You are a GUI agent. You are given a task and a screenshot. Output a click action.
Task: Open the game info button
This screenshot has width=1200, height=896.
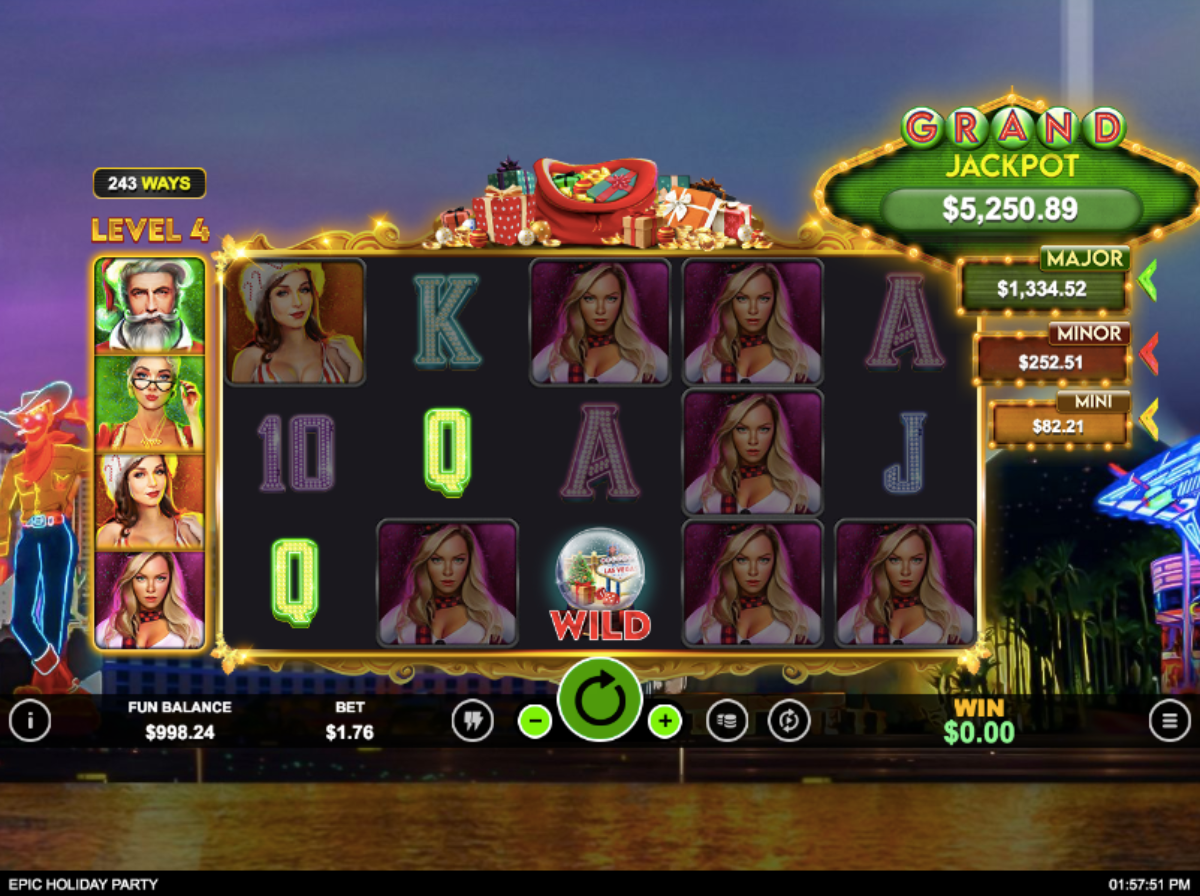pos(30,720)
